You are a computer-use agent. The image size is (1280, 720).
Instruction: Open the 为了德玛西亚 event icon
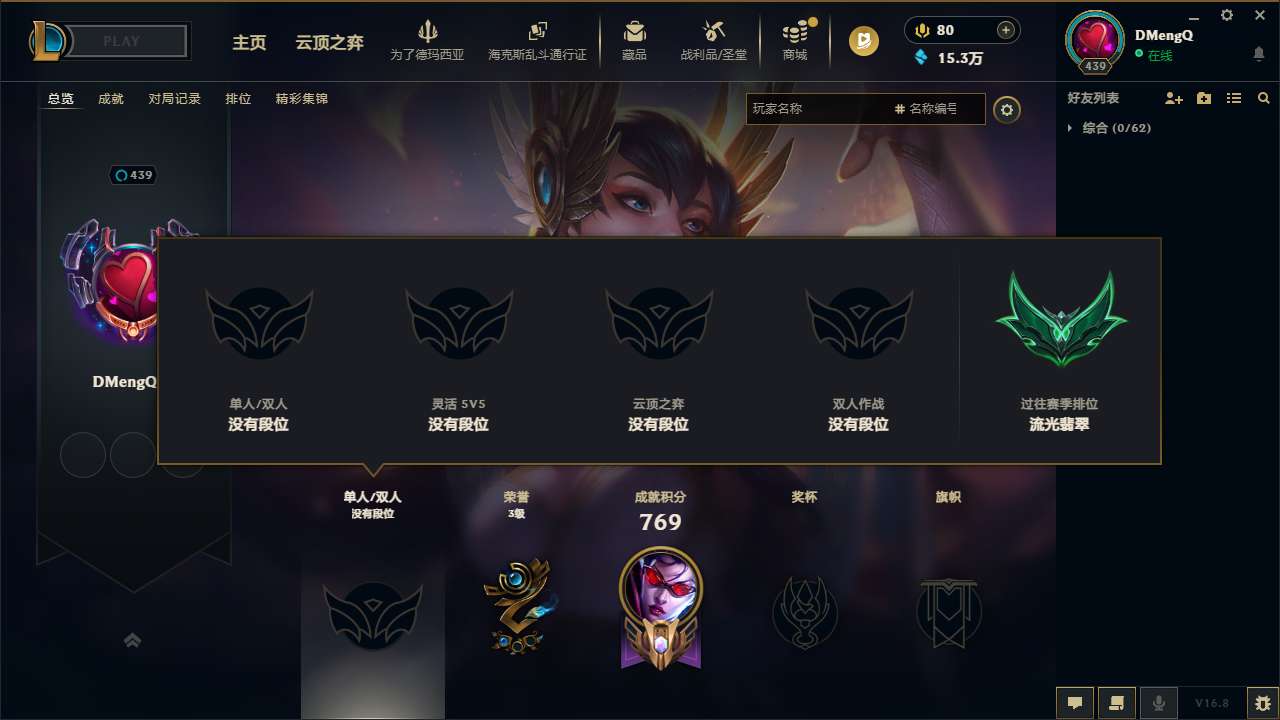point(428,33)
